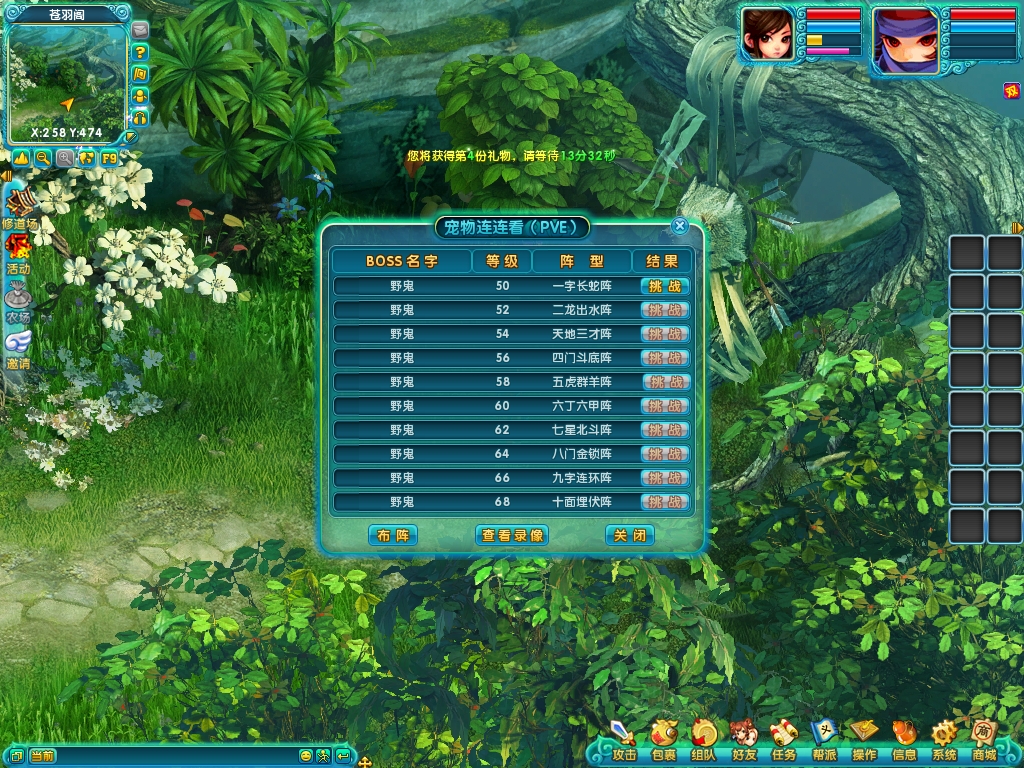Open the yellow question mark help button

[140, 52]
